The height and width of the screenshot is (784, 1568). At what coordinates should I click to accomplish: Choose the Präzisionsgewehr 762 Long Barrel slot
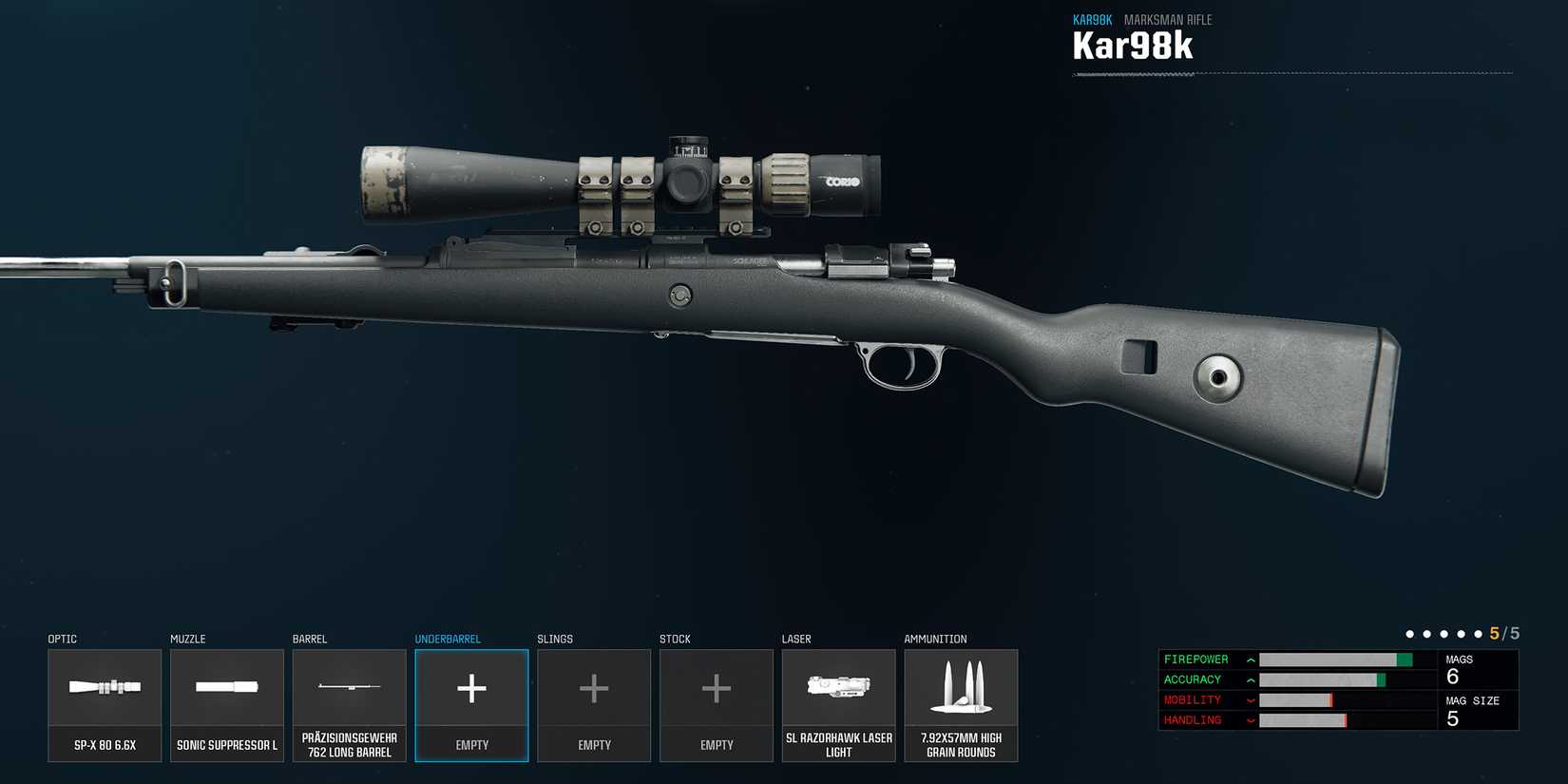pyautogui.click(x=349, y=705)
